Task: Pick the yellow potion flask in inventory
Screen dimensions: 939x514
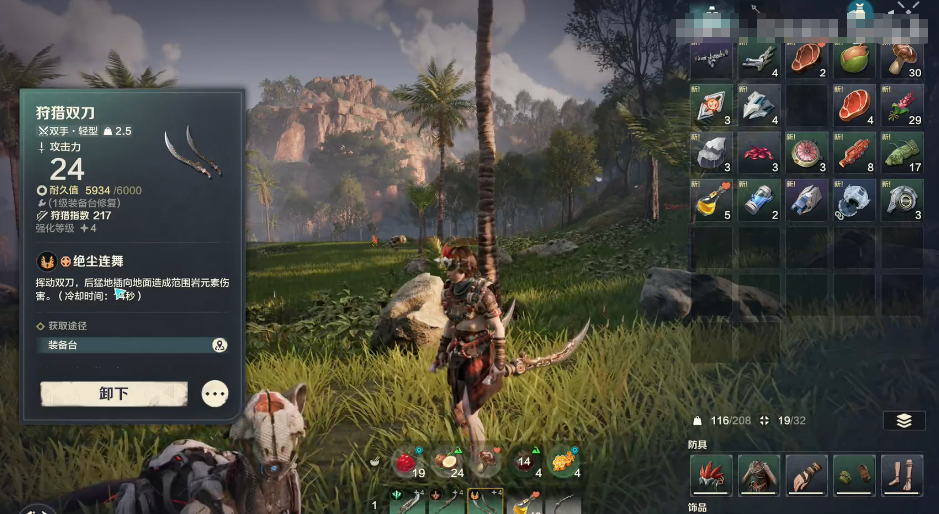Action: click(x=711, y=199)
